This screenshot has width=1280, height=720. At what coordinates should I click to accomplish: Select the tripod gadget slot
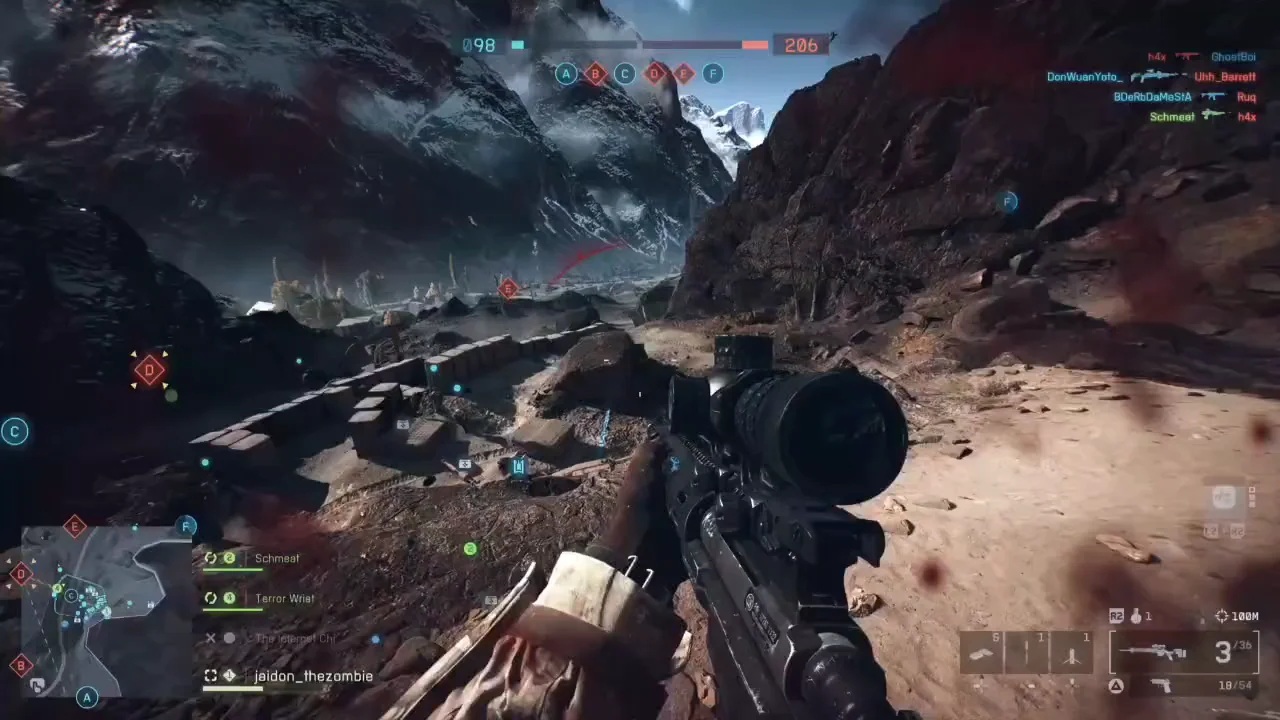click(1071, 653)
